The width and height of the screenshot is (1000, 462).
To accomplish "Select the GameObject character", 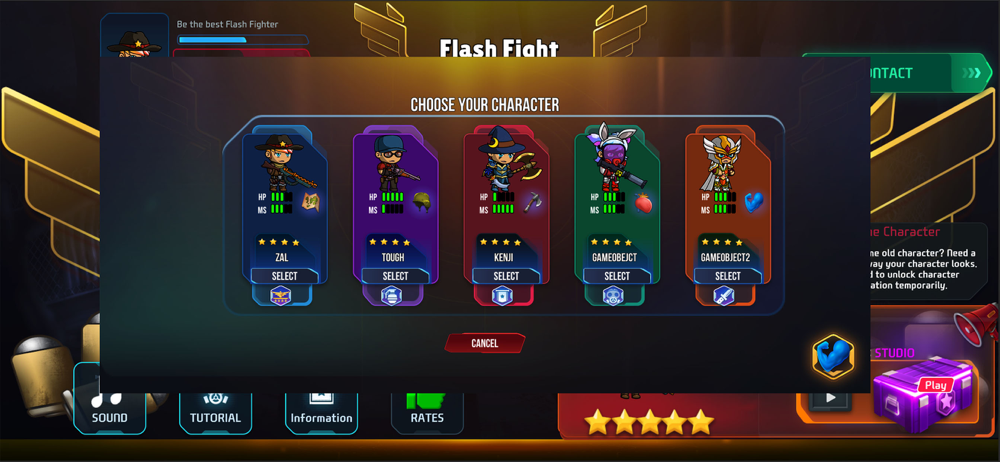I will pos(617,276).
